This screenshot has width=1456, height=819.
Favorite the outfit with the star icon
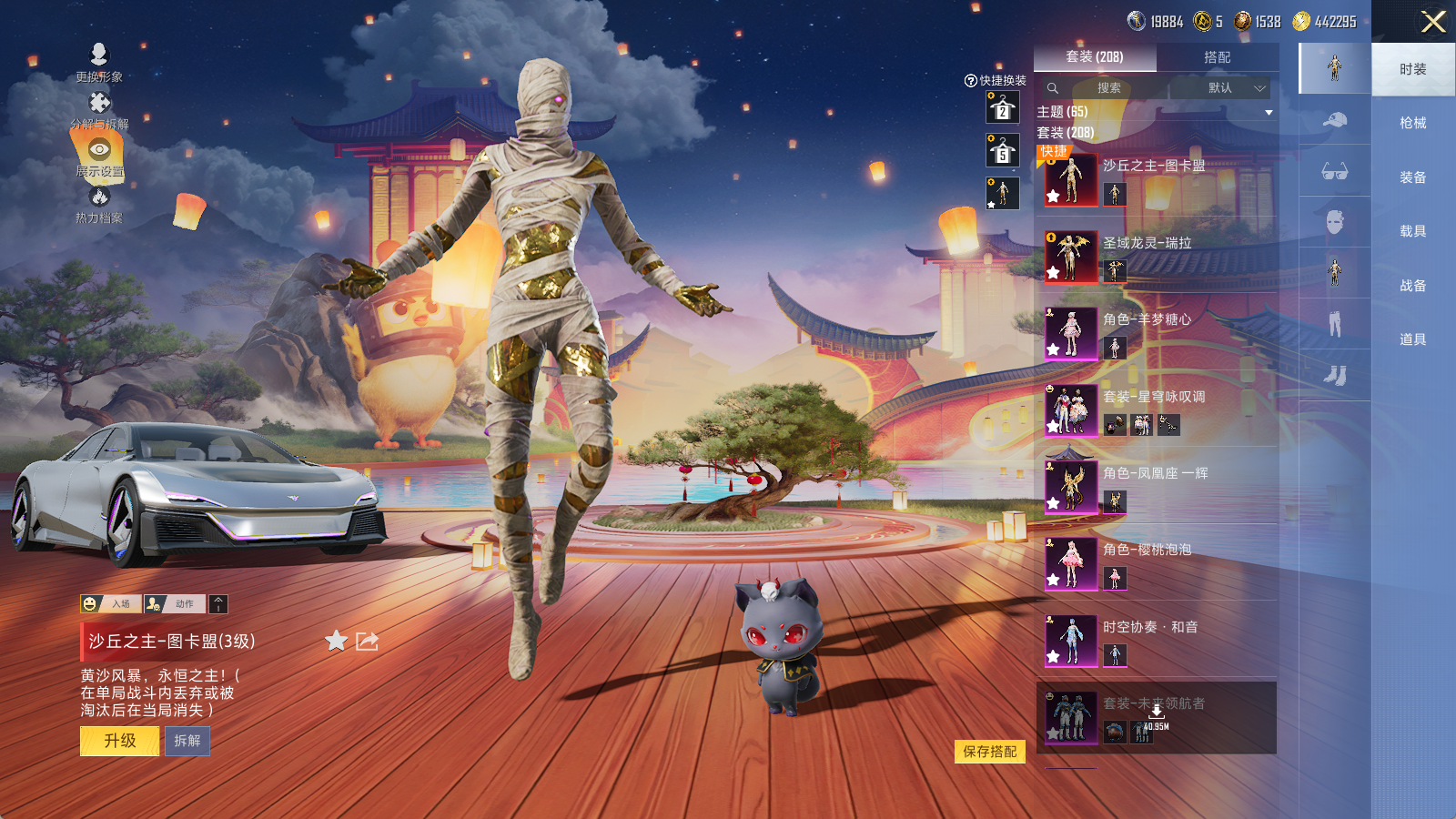(x=336, y=642)
